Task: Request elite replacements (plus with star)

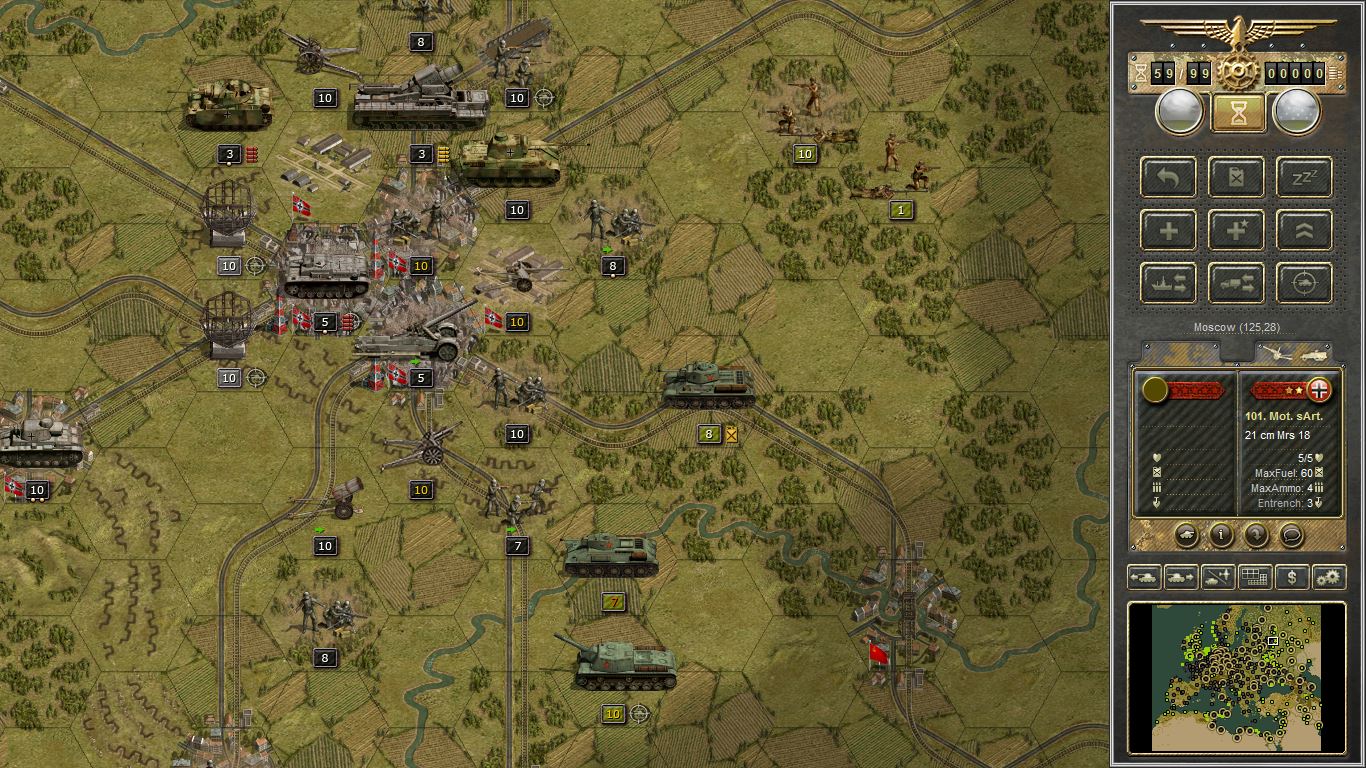Action: (x=1236, y=230)
